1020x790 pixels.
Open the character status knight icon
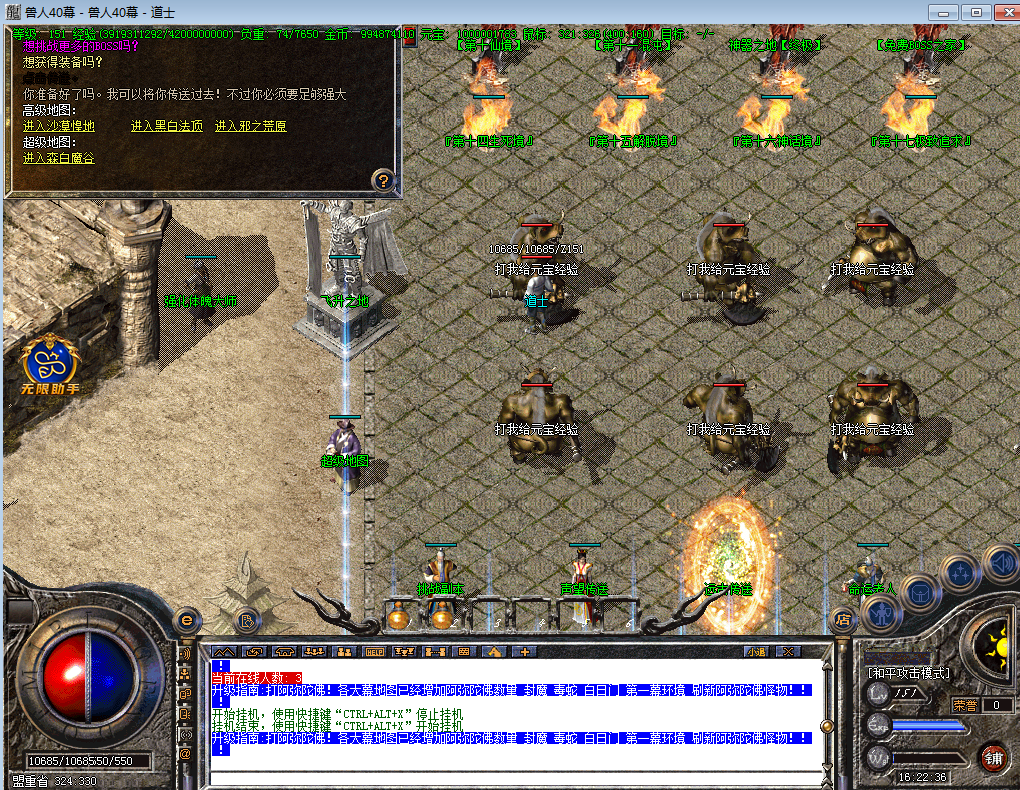click(x=881, y=612)
